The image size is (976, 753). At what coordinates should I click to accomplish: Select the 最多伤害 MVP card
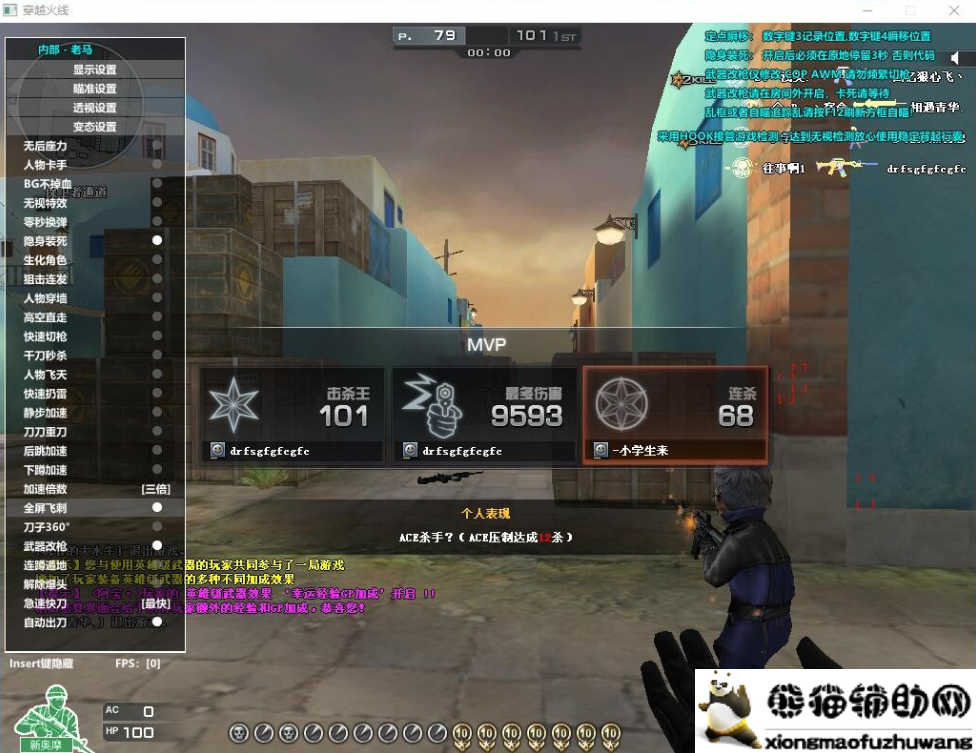482,414
